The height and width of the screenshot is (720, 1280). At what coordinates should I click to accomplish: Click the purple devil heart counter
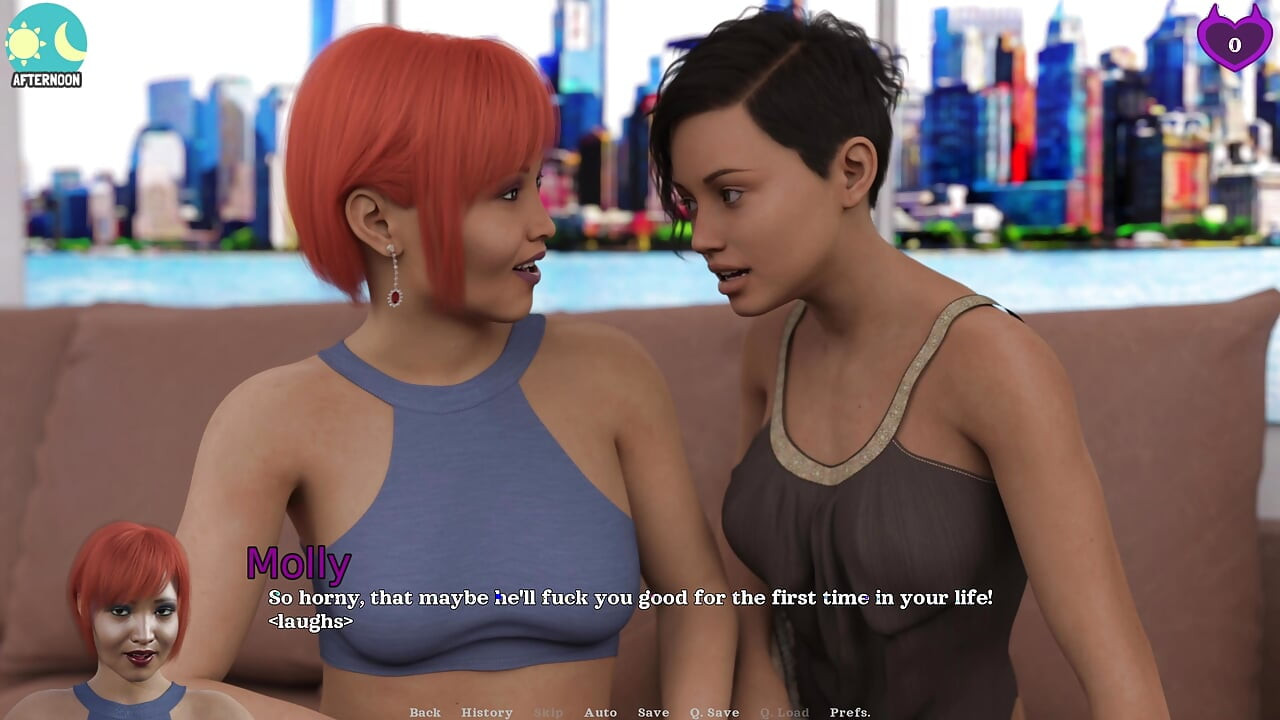coord(1234,38)
